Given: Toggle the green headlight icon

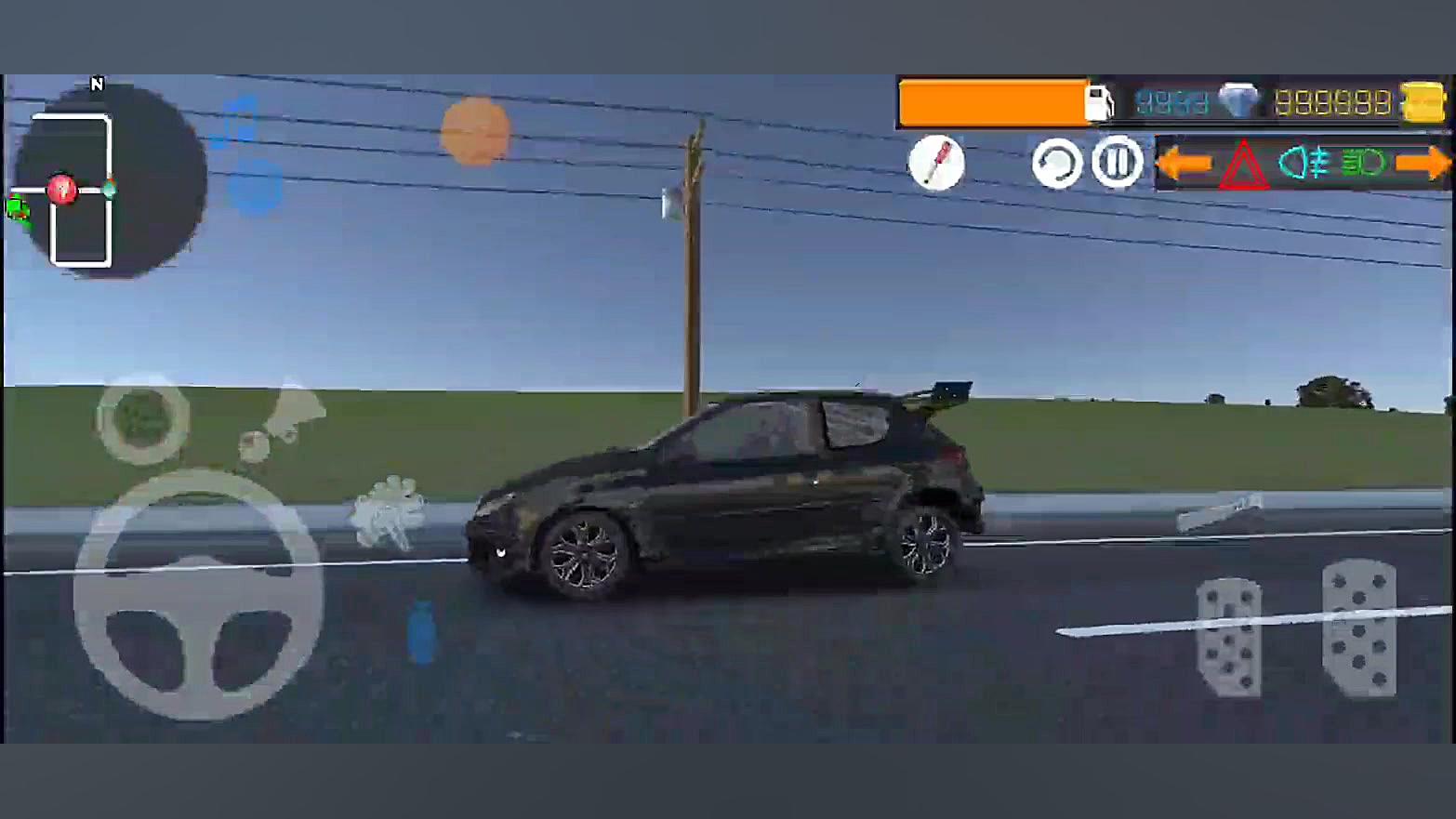Looking at the screenshot, I should tap(1363, 164).
